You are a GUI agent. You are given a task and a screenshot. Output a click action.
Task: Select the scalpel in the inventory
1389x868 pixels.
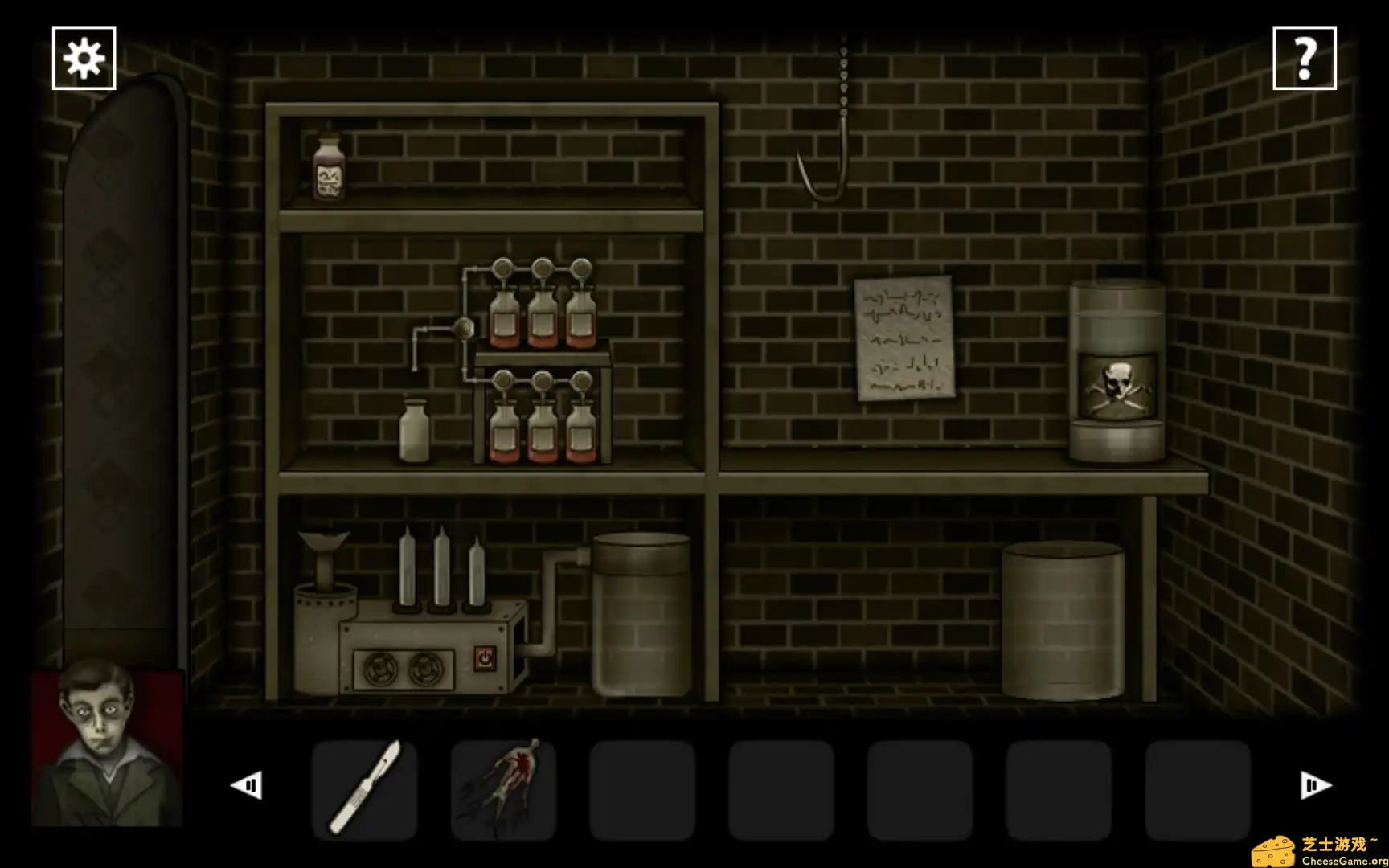363,786
